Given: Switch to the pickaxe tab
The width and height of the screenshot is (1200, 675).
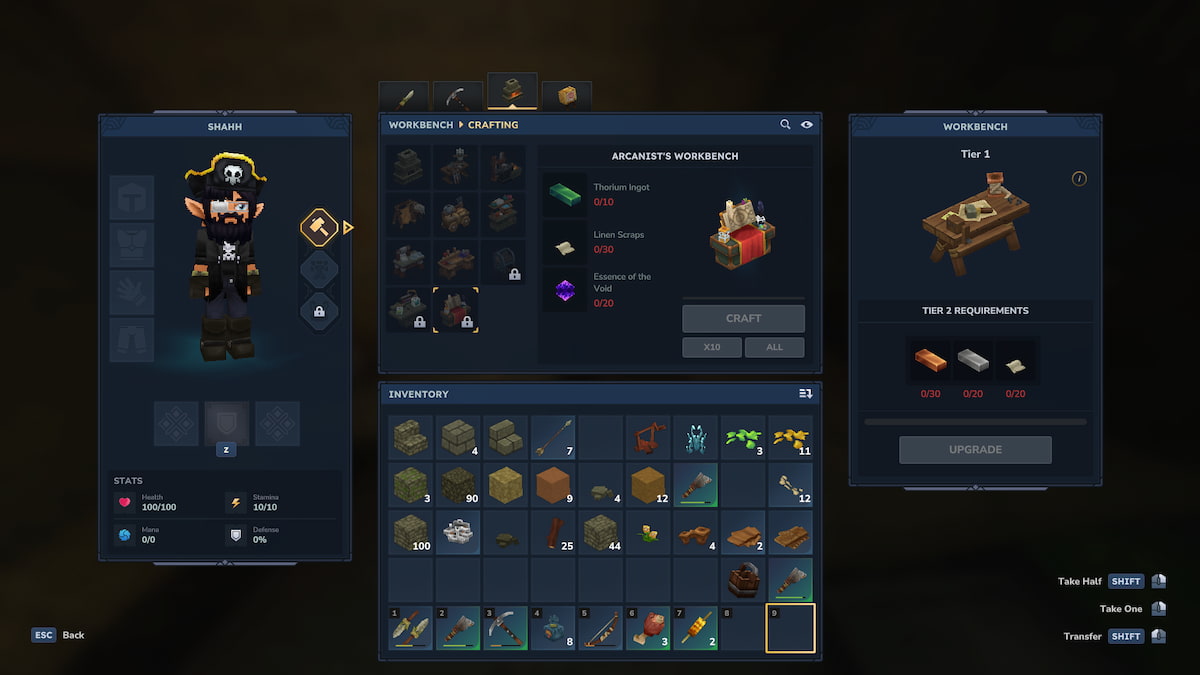Looking at the screenshot, I should [457, 97].
